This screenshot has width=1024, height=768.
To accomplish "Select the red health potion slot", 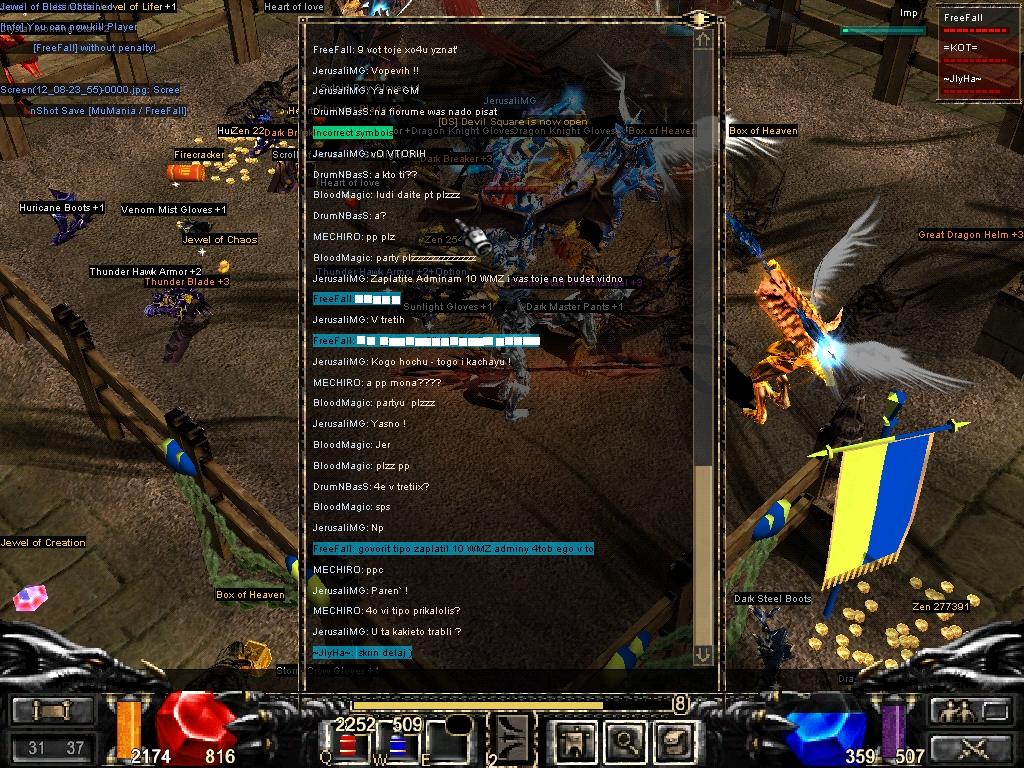I will [x=348, y=744].
